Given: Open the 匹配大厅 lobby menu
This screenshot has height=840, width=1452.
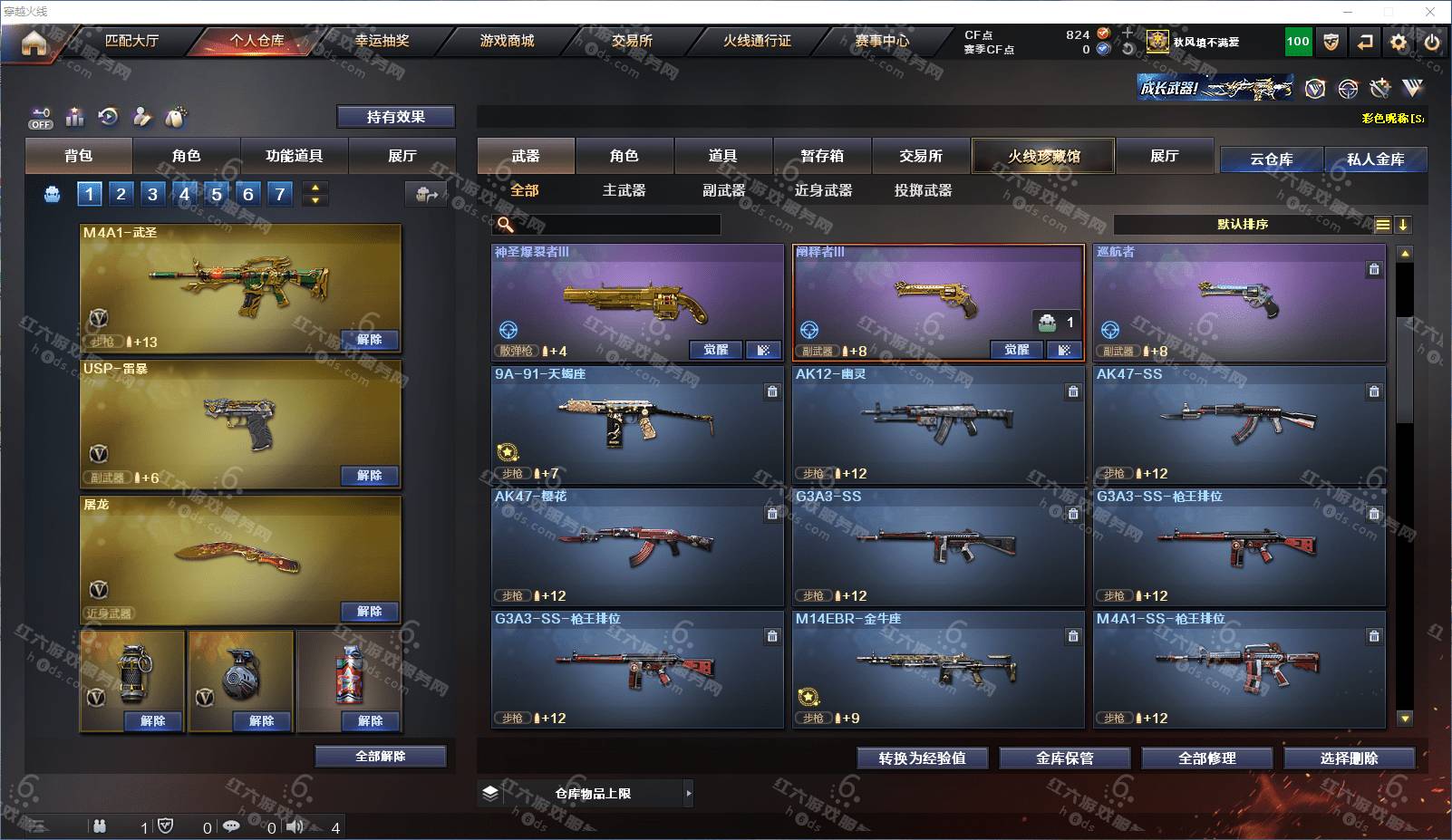Looking at the screenshot, I should click(x=132, y=41).
